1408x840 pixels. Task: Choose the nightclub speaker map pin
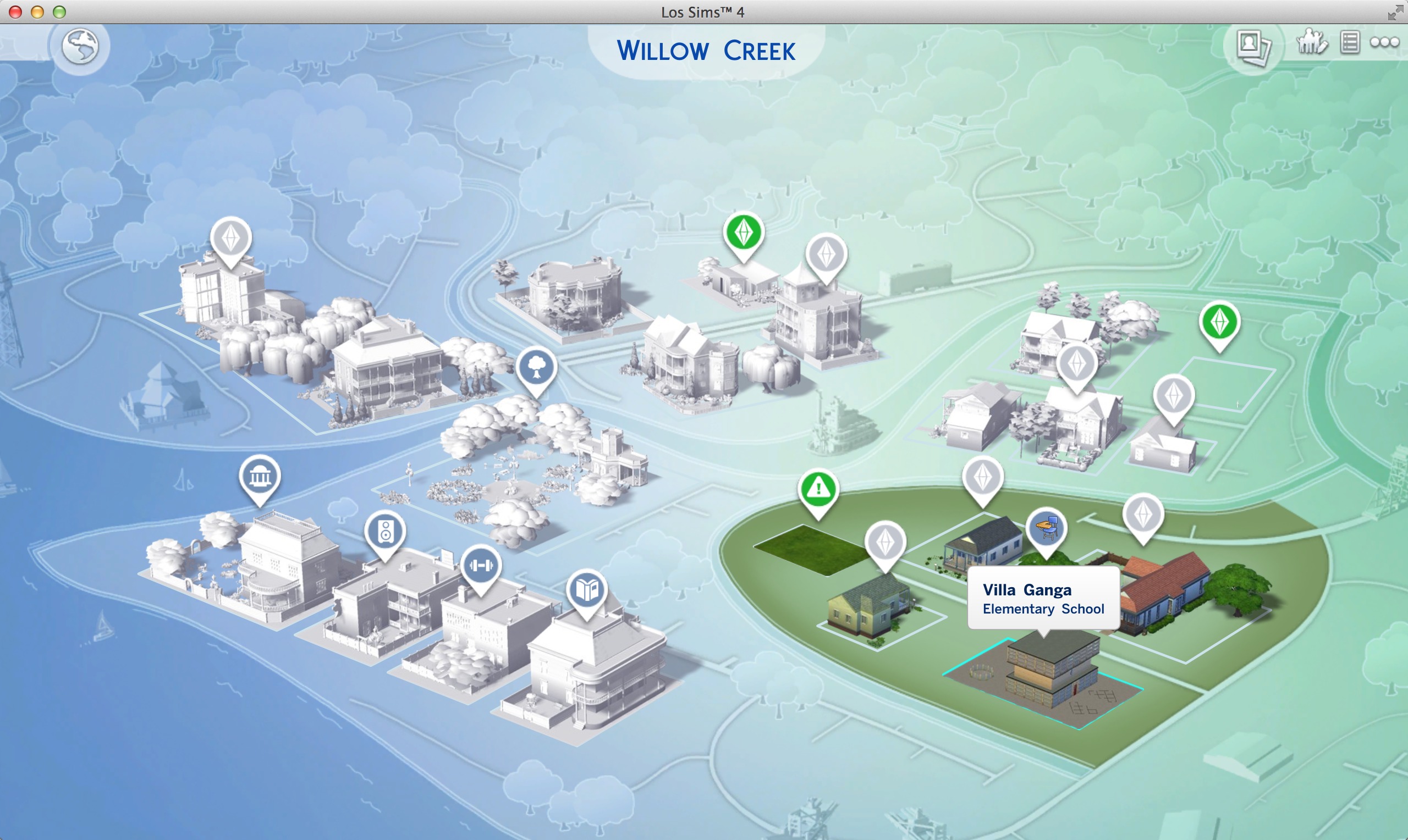point(385,532)
